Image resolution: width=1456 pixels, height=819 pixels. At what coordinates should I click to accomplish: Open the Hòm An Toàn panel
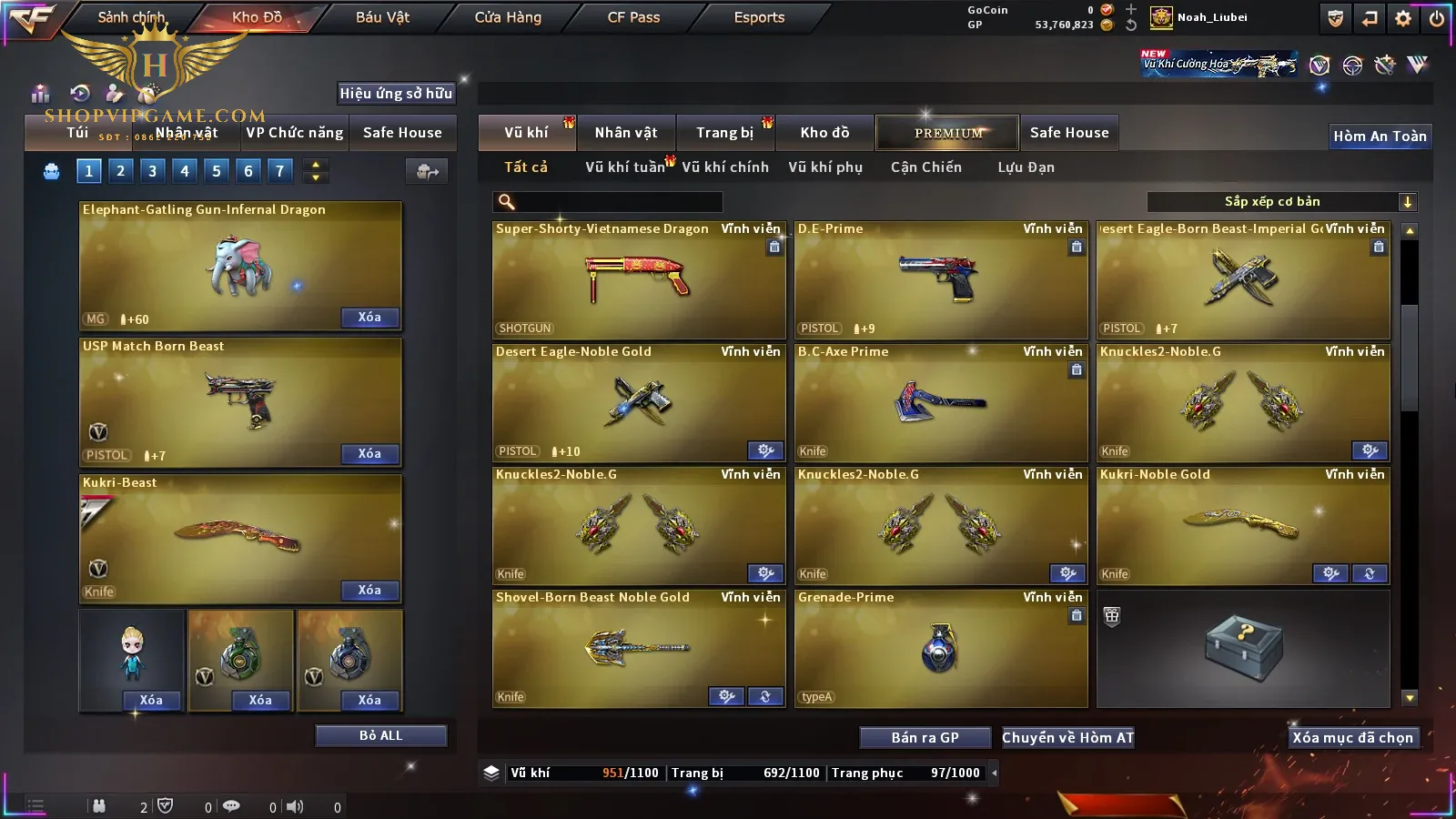1380,136
